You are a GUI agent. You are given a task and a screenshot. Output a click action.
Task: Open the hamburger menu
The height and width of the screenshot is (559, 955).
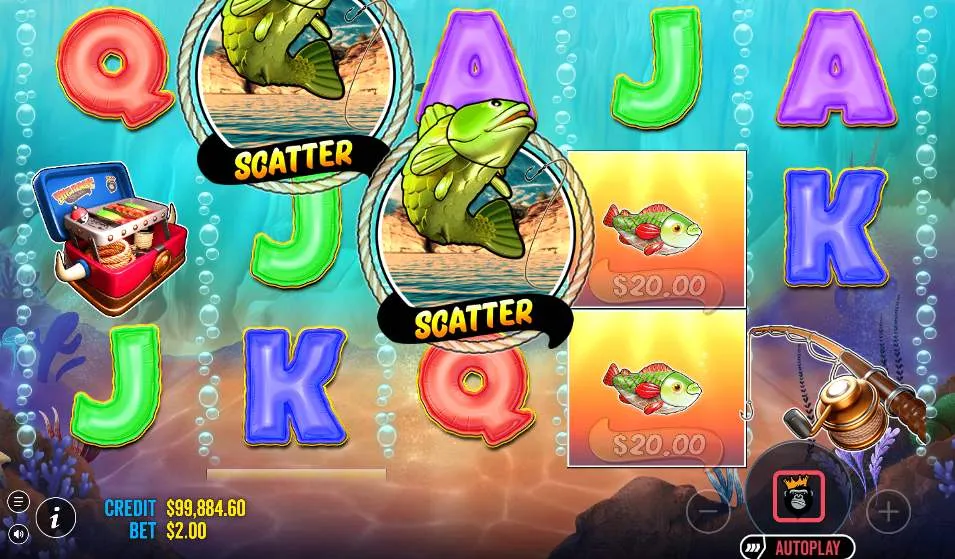(18, 501)
